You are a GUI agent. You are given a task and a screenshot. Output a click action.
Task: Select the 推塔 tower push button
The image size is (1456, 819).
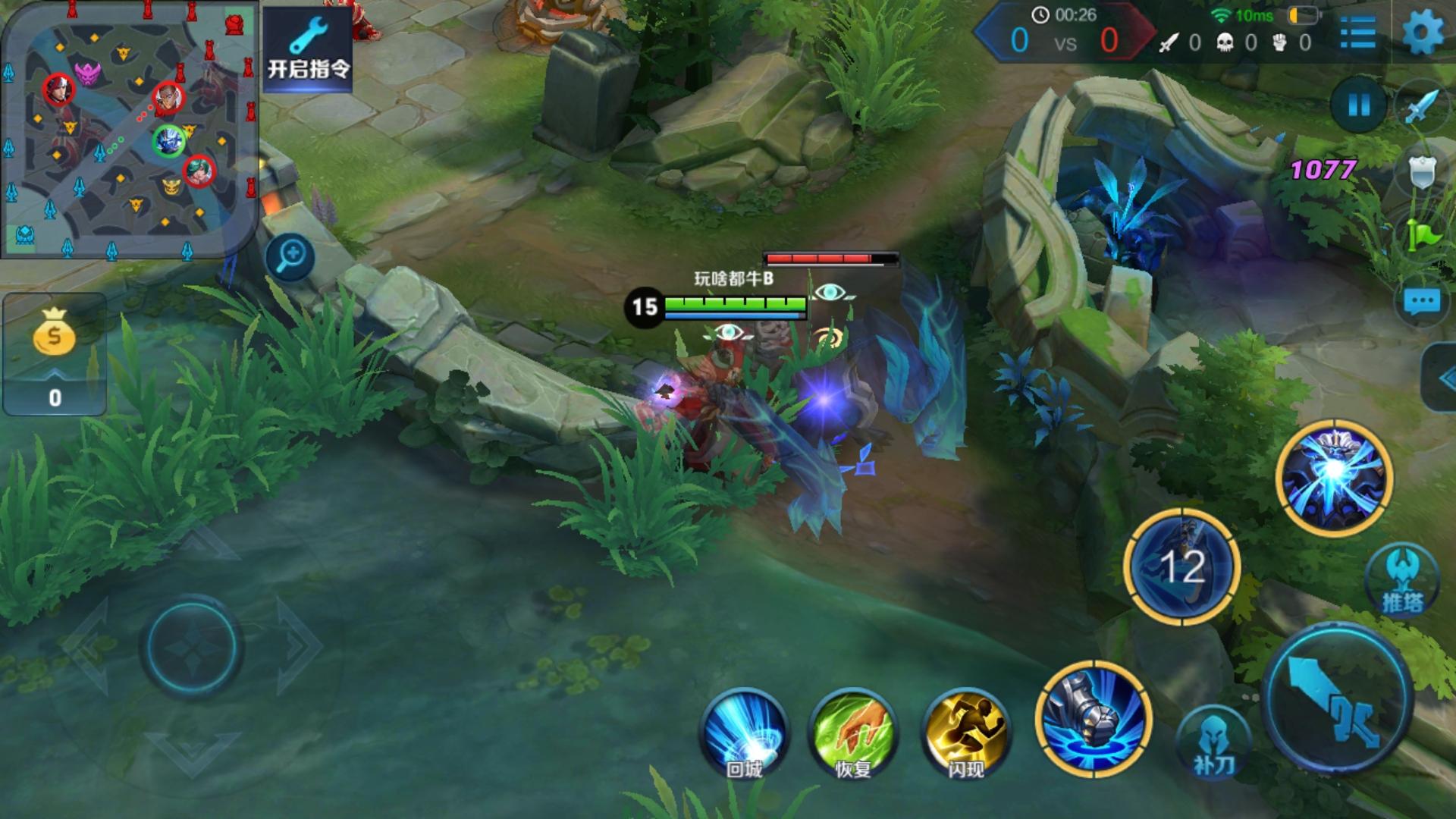[x=1402, y=580]
